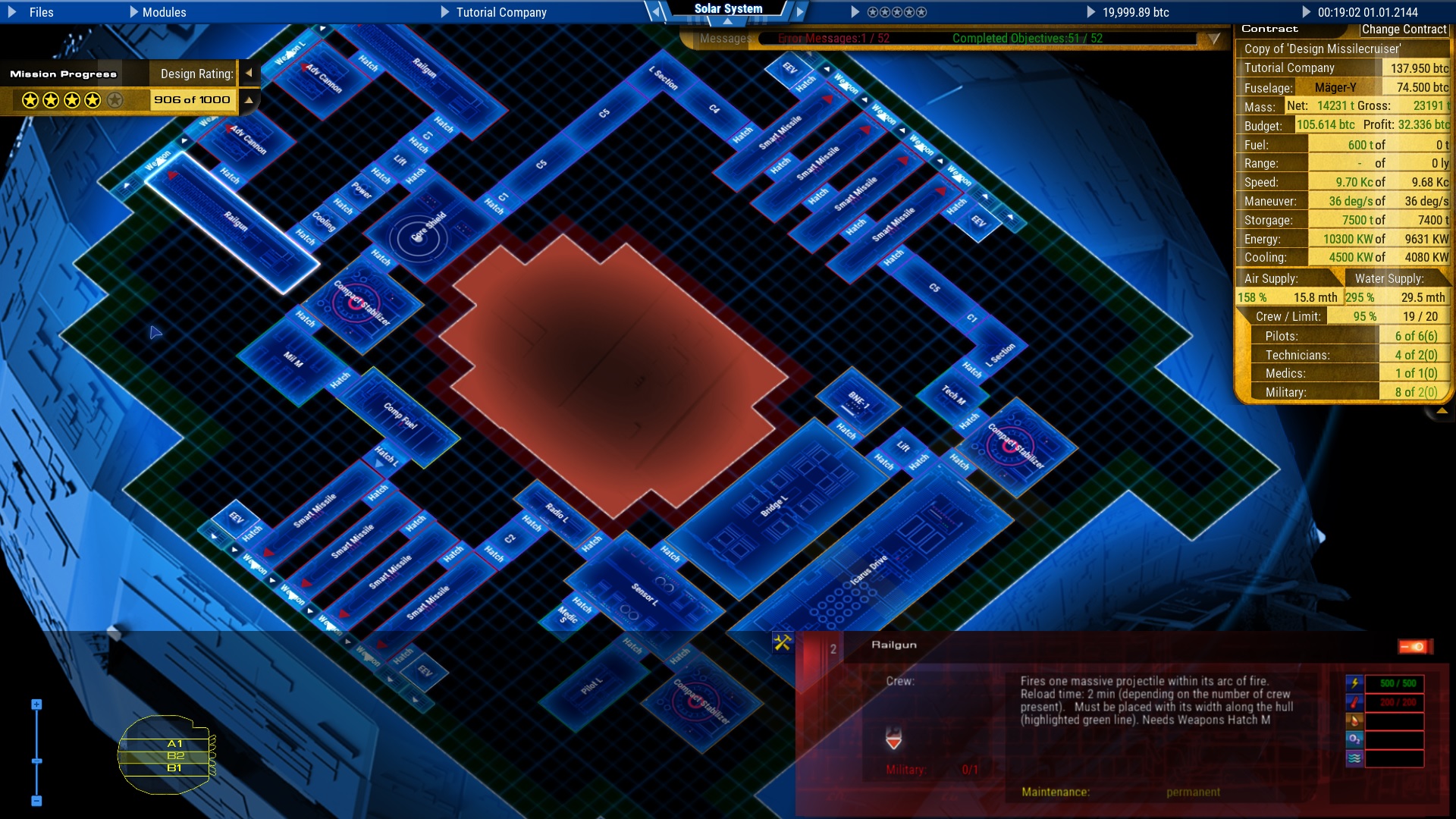Click the Military crew slot icon for the Railgun
The width and height of the screenshot is (1456, 819).
[895, 737]
